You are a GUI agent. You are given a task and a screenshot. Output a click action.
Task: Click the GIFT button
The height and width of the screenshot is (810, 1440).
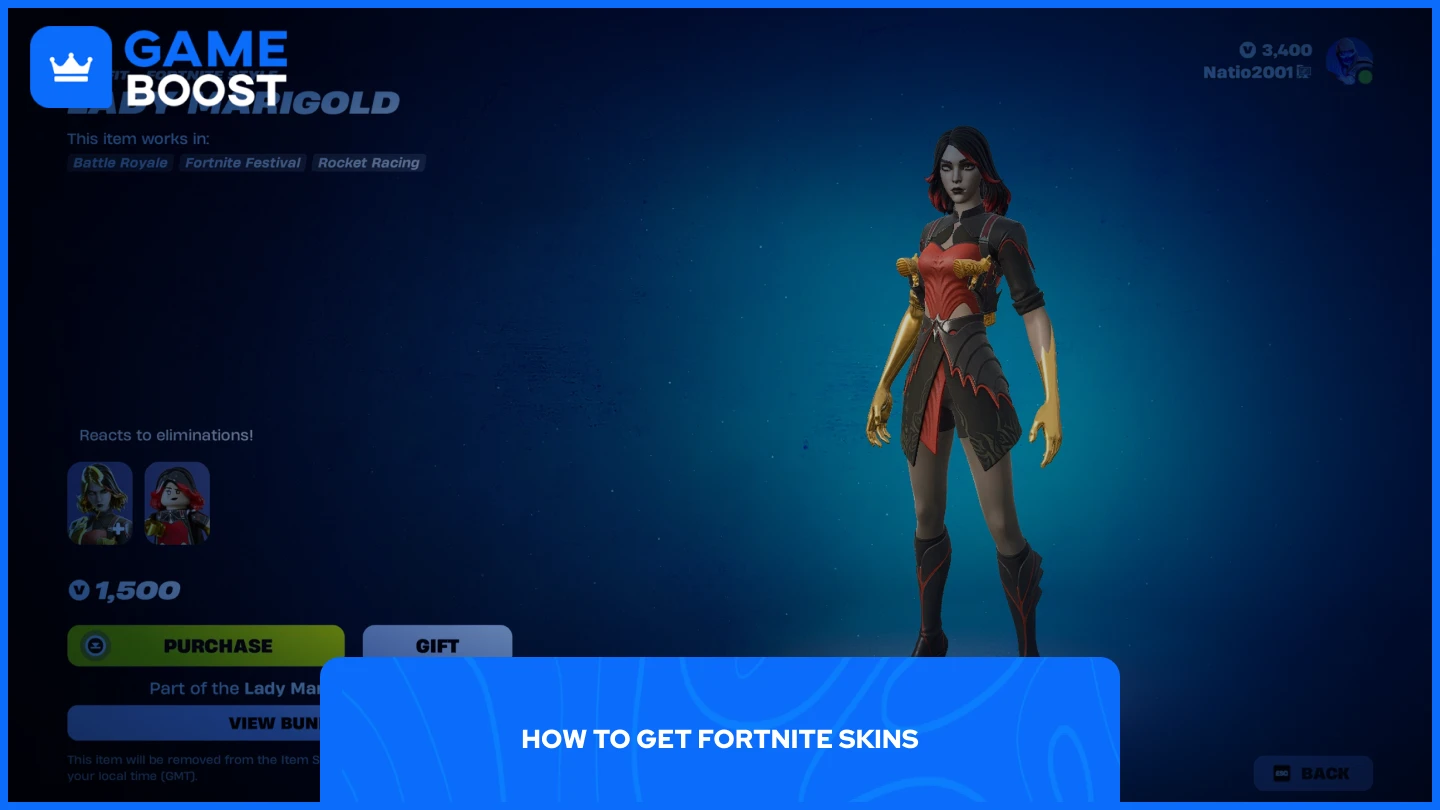click(437, 646)
